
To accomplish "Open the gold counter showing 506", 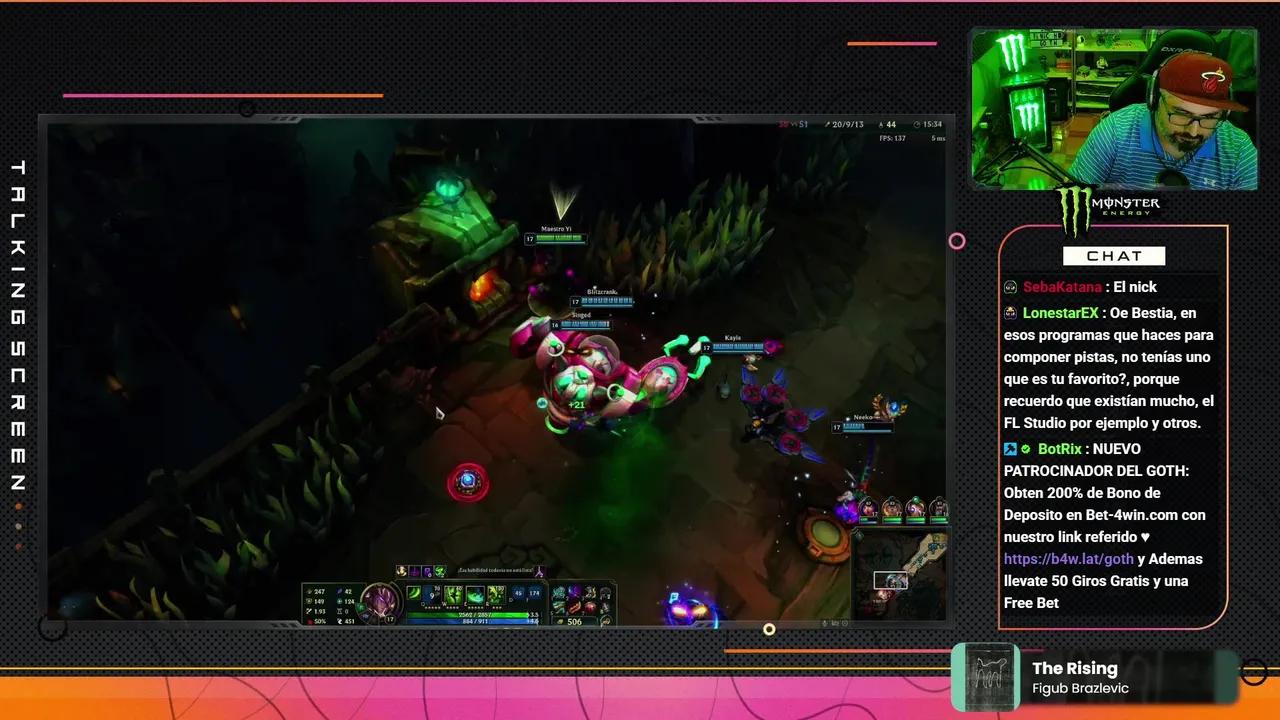I will [576, 620].
